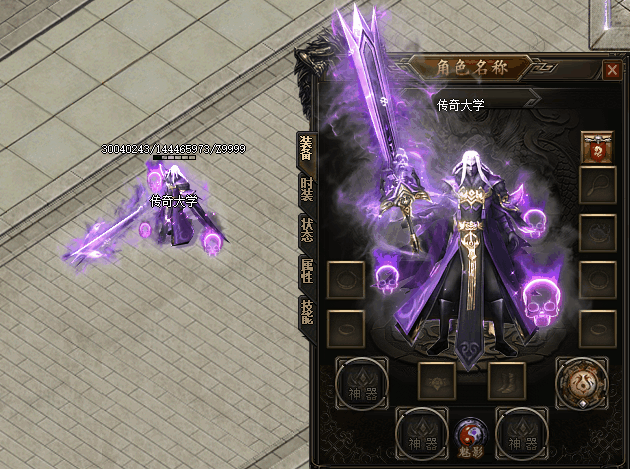
Task: Close the character panel
Action: 611,70
